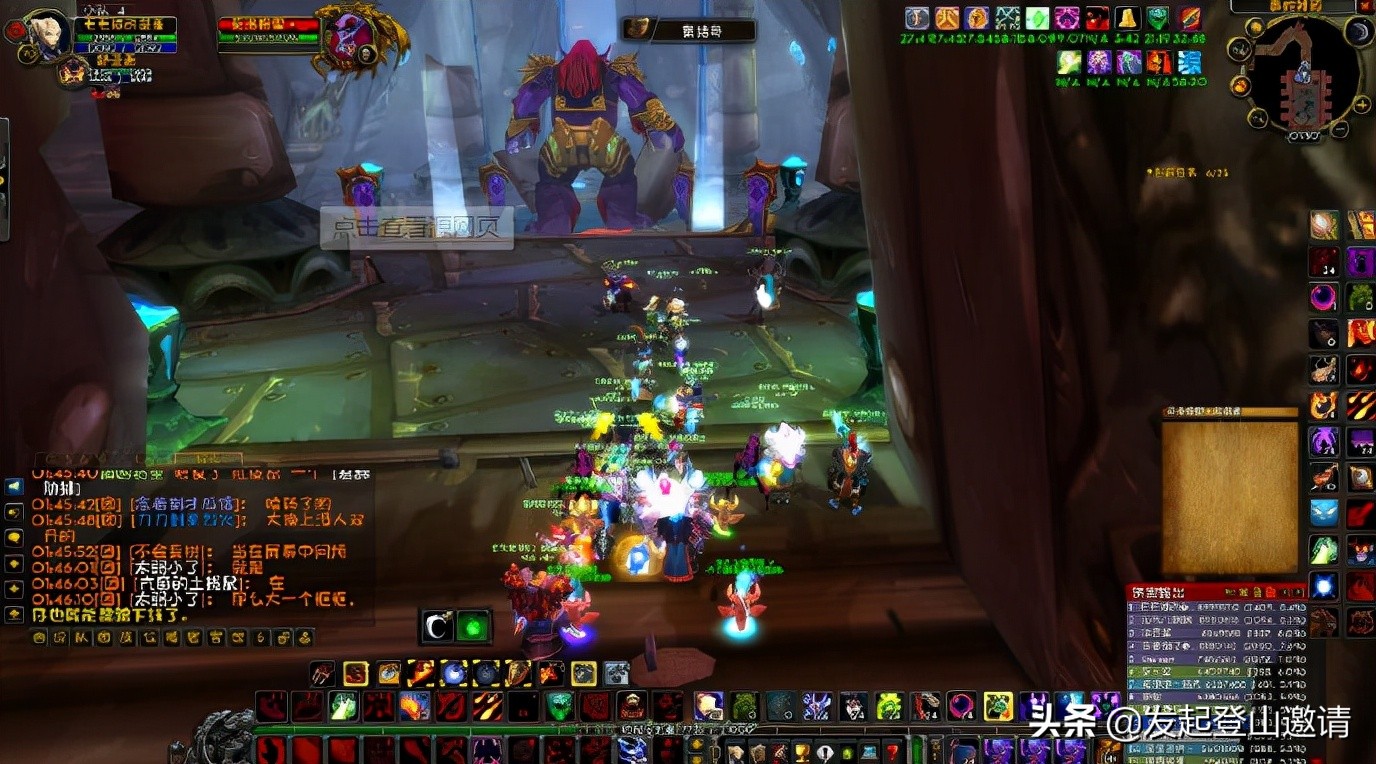Click the boss name frame at top
Screen dimensions: 1376x764
(x=688, y=30)
